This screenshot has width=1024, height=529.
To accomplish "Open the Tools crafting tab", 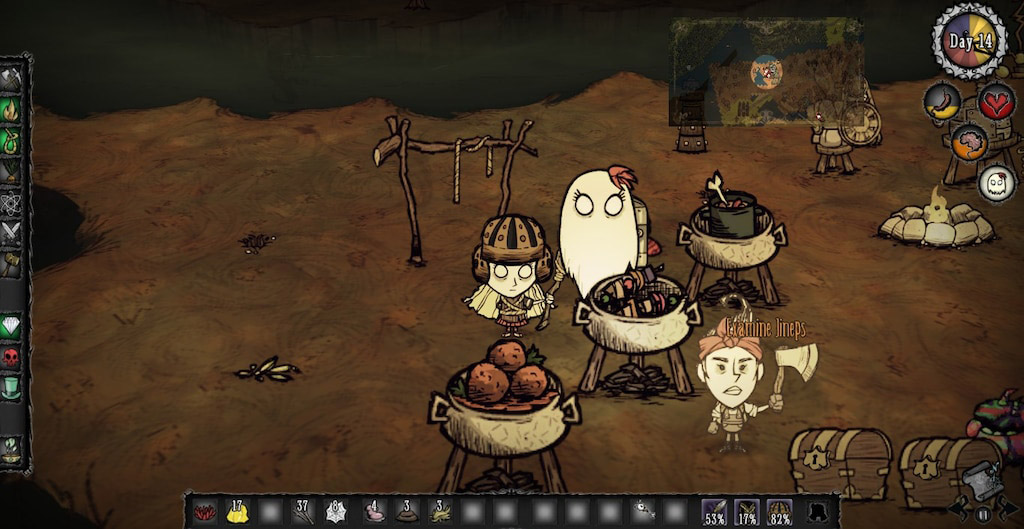I will coord(12,78).
